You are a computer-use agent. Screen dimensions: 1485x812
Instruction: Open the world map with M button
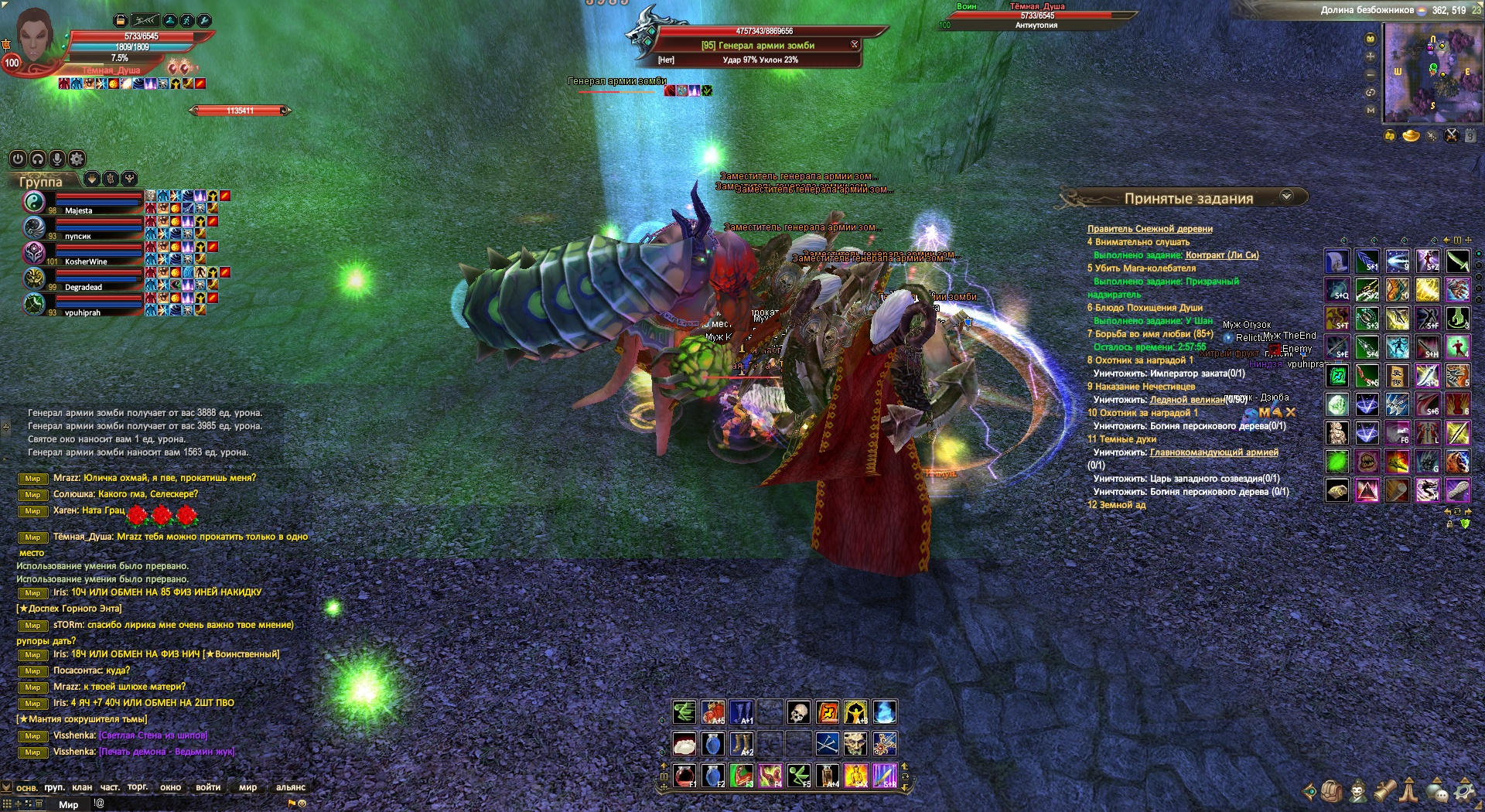[x=1371, y=111]
